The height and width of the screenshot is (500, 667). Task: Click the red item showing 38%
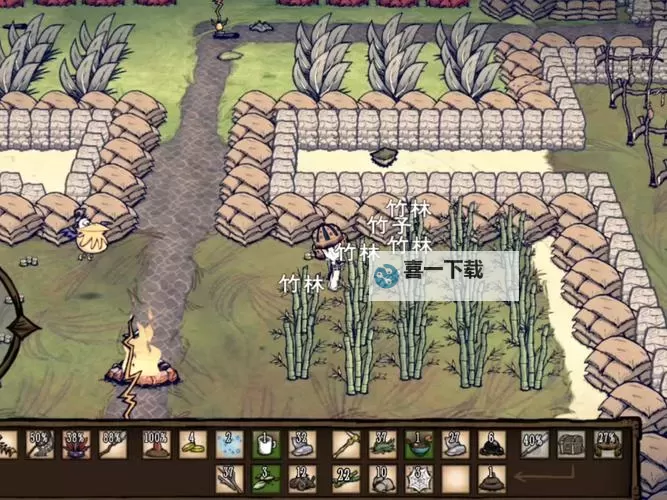76,444
